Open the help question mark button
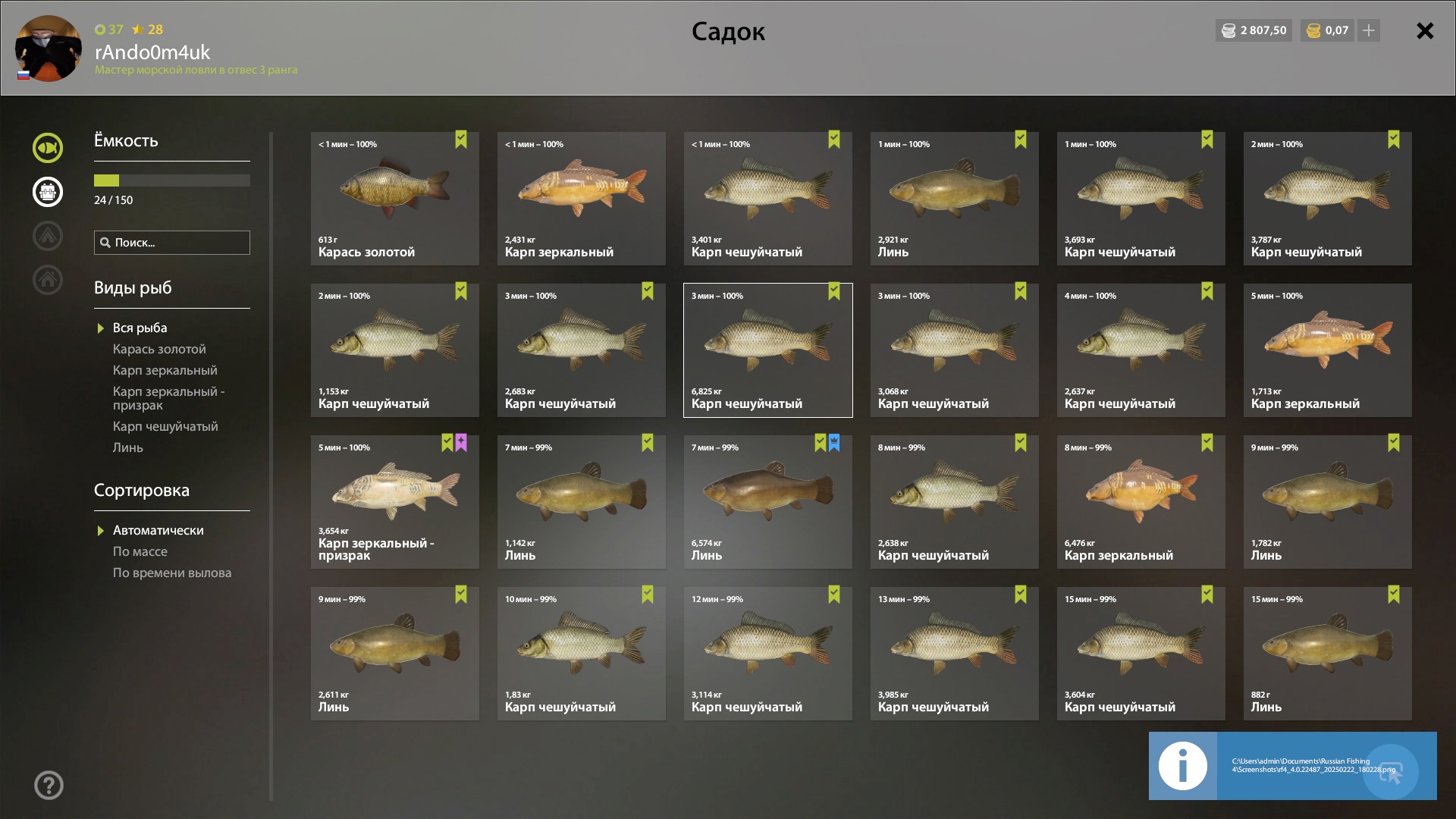This screenshot has width=1456, height=819. coord(49,785)
